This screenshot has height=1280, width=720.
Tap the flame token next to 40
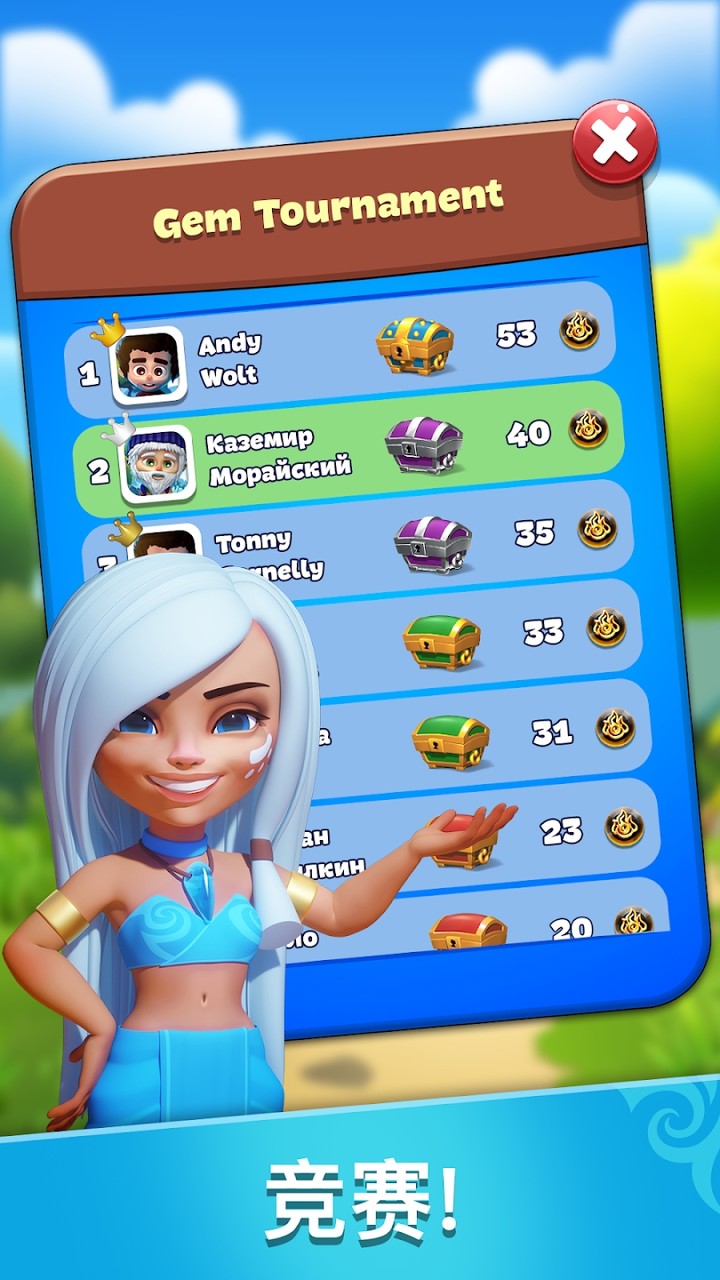click(x=588, y=428)
